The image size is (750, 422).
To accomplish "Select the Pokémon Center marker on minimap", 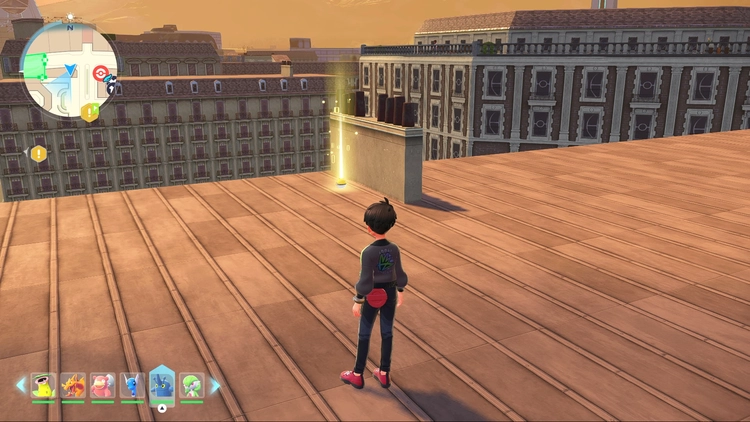I will tap(100, 73).
